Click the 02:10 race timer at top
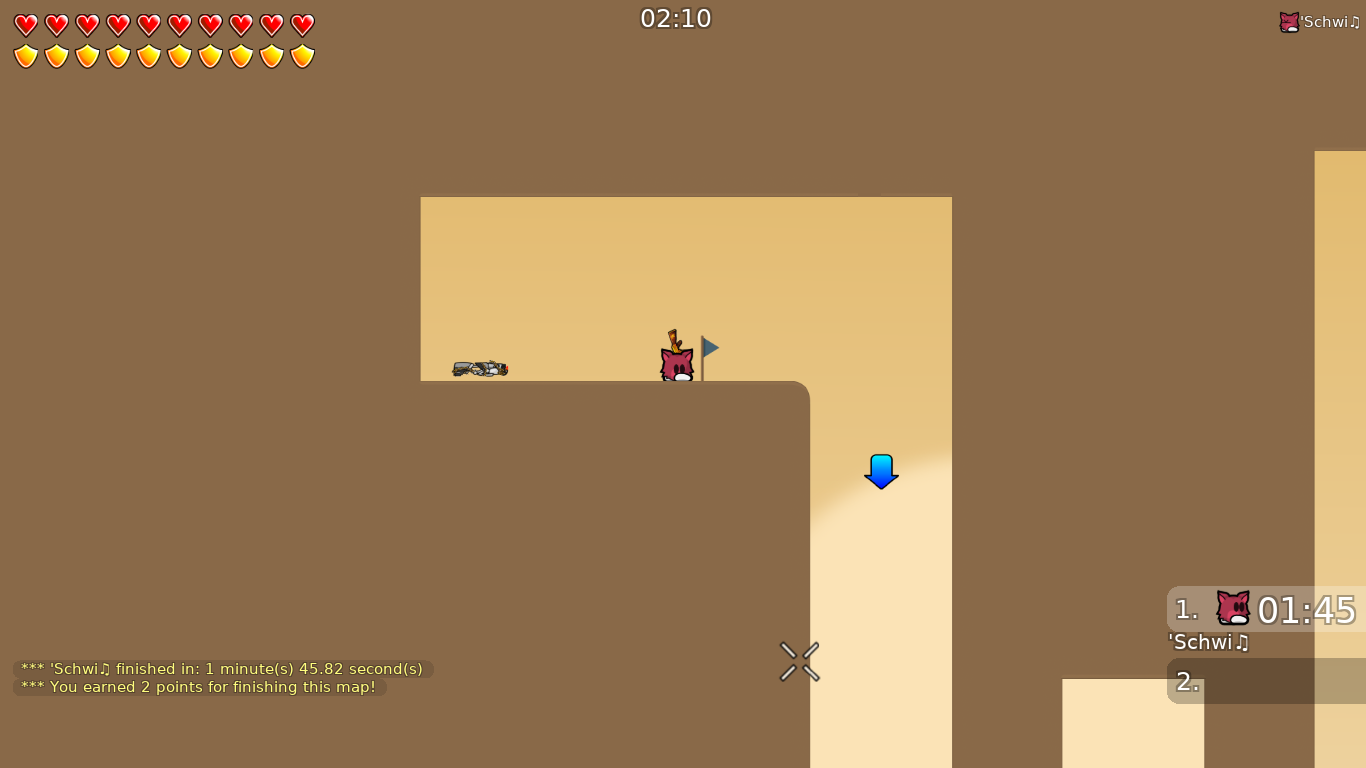 676,18
